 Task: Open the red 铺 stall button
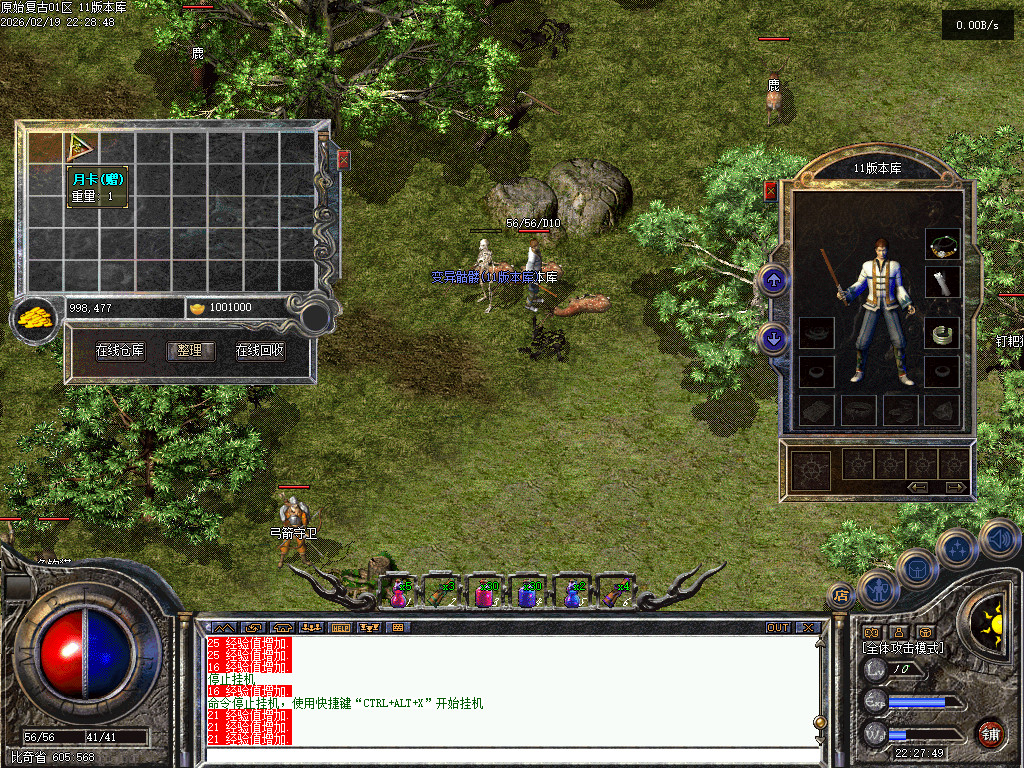tap(990, 733)
